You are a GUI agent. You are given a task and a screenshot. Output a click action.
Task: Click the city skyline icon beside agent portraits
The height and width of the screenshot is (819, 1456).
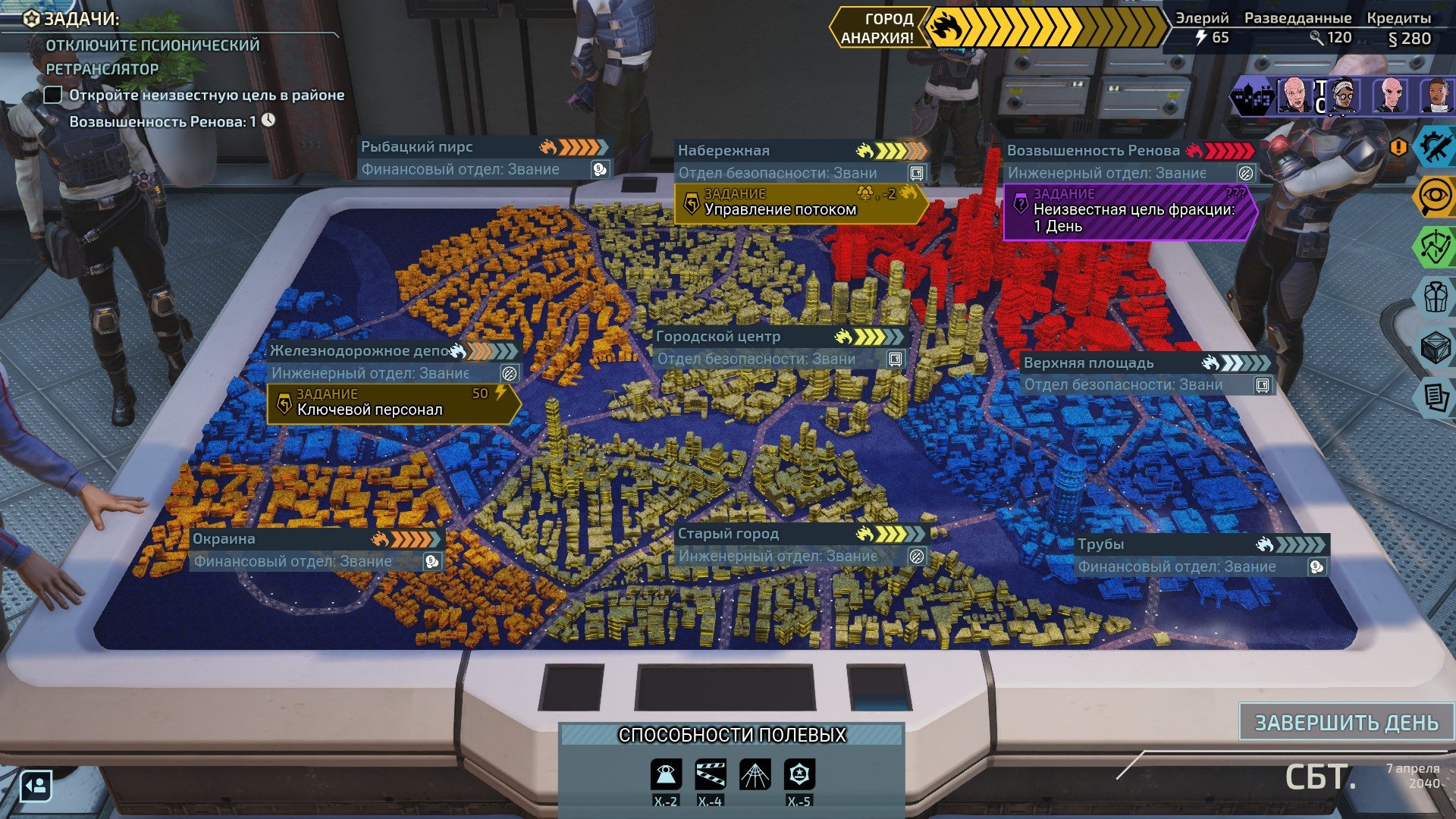pyautogui.click(x=1253, y=96)
